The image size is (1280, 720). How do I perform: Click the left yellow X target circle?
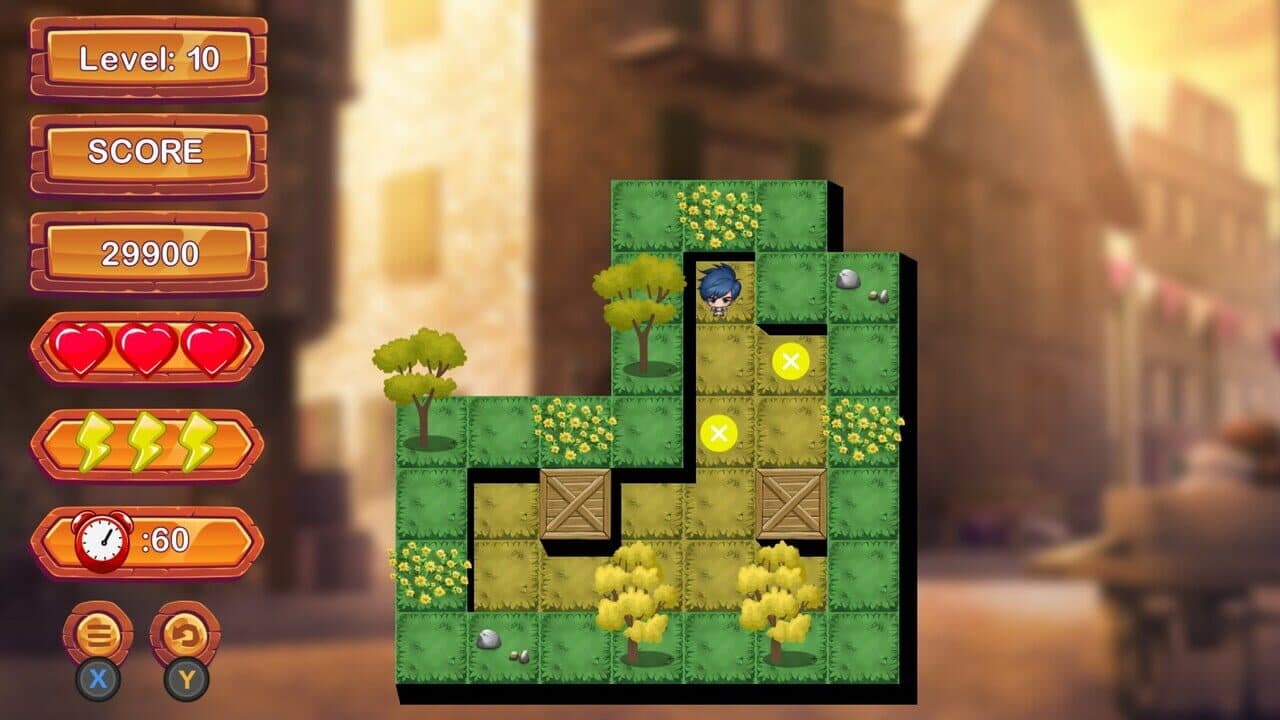point(720,434)
